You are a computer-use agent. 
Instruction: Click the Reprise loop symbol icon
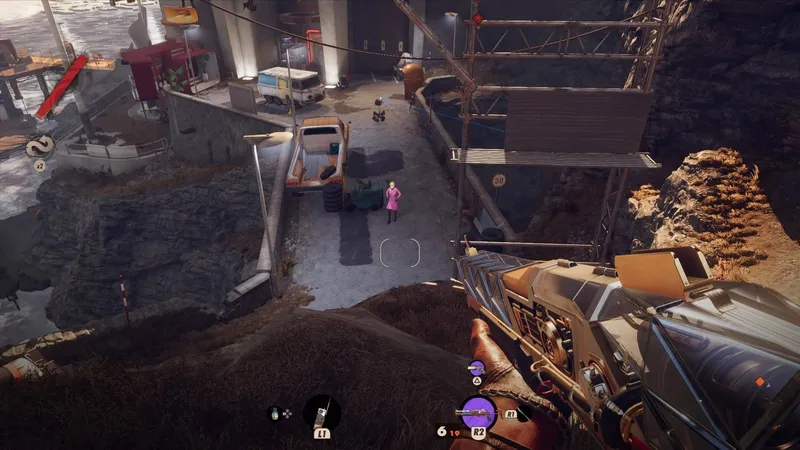click(x=39, y=145)
